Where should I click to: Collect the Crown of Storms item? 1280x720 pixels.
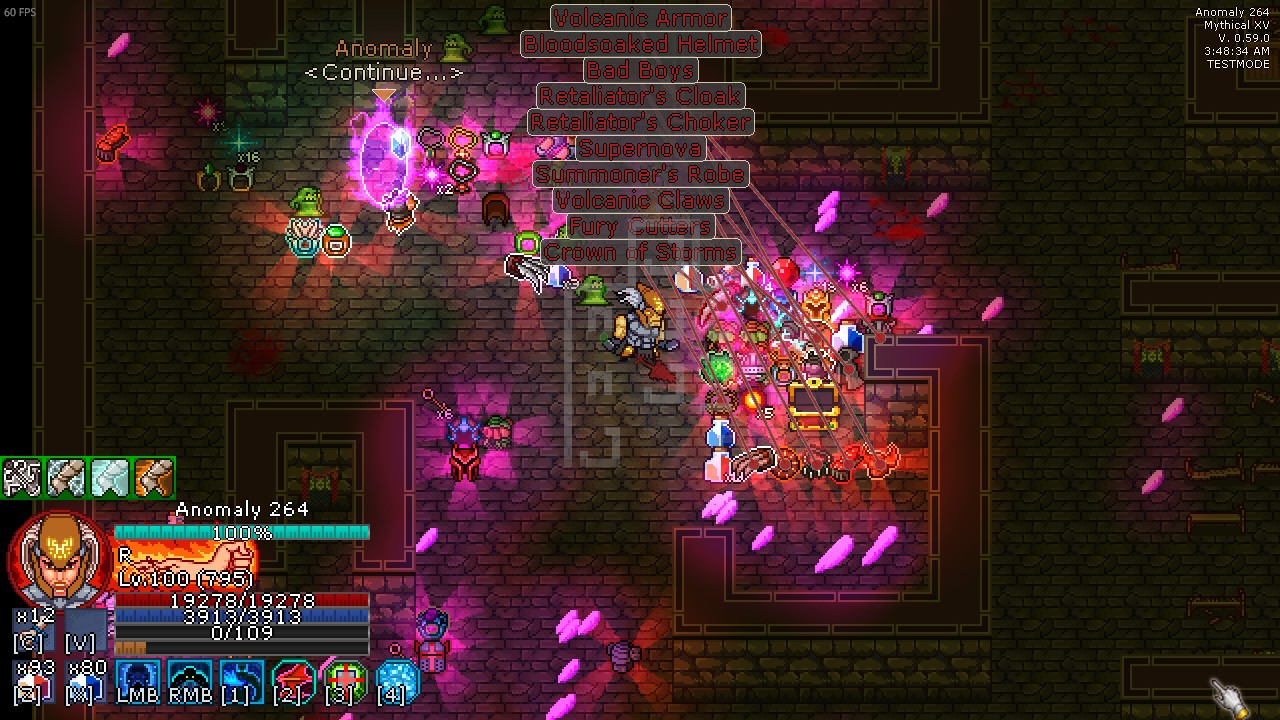coord(640,252)
